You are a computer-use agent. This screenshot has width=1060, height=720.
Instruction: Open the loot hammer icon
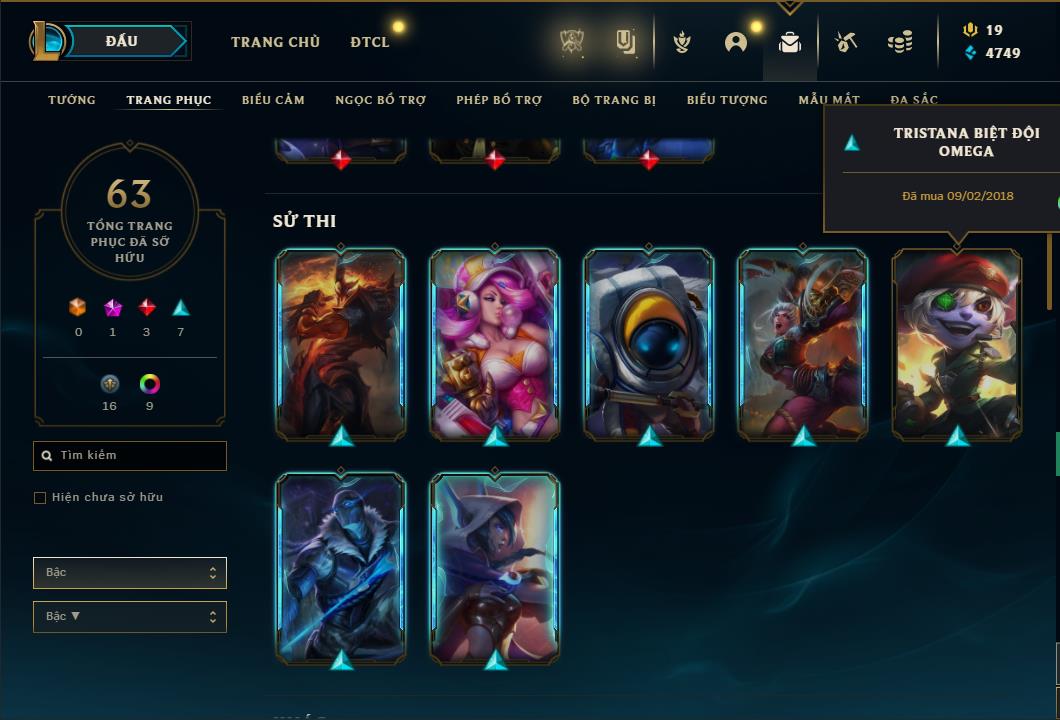point(846,42)
